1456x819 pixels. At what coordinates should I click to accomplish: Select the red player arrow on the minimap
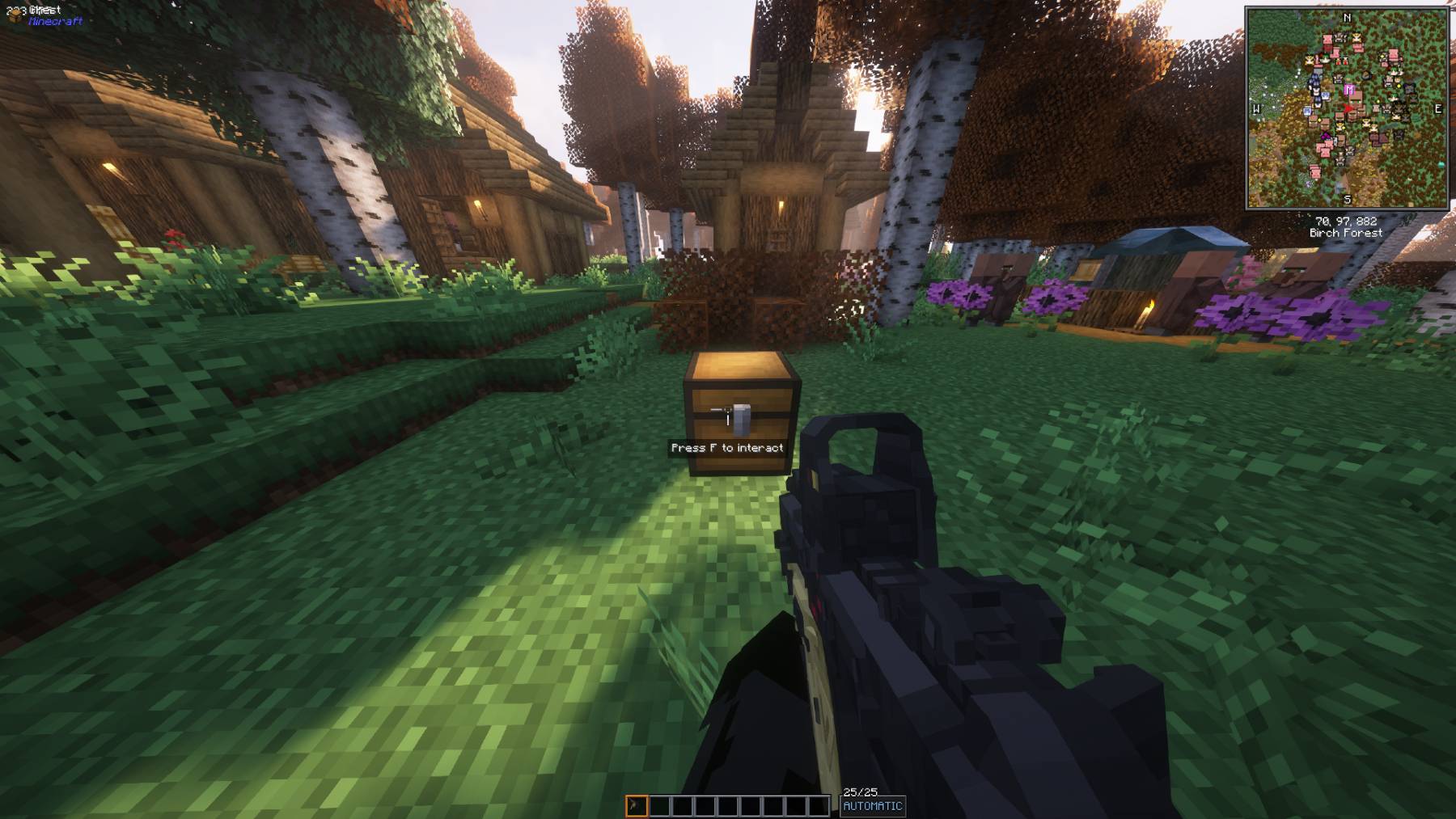click(1348, 108)
